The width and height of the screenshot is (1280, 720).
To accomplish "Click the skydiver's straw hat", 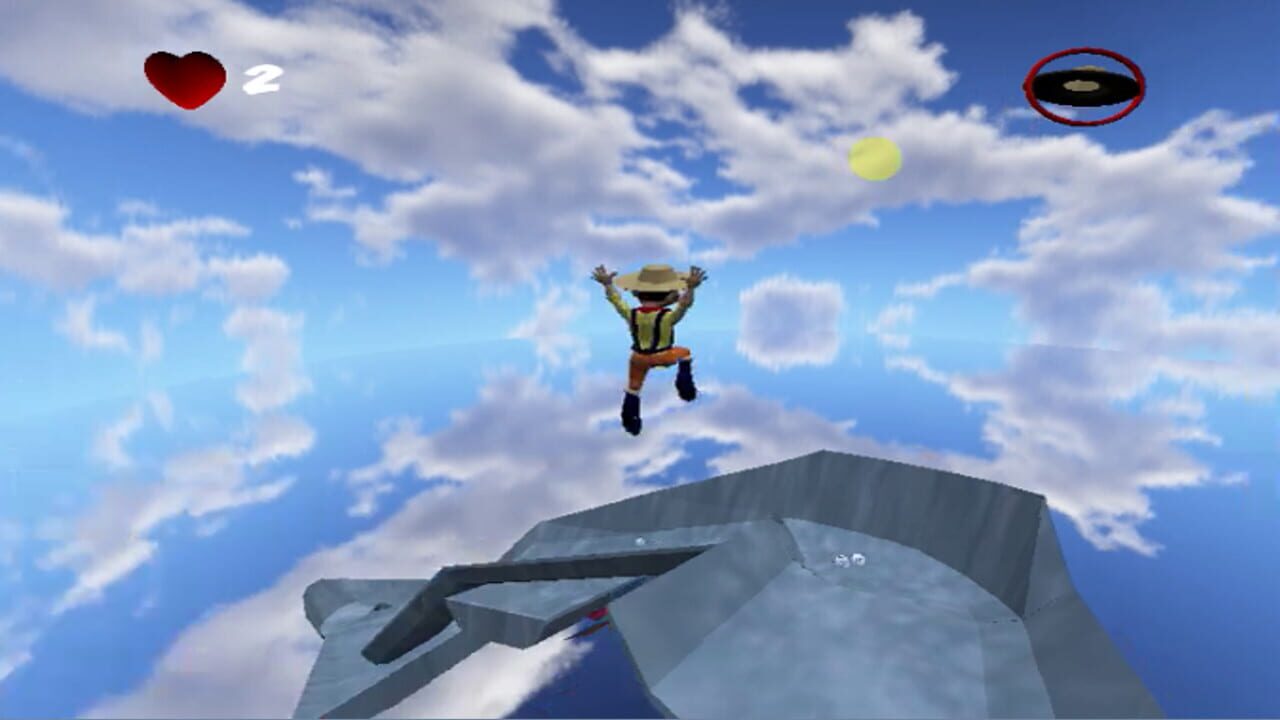I will [x=651, y=278].
